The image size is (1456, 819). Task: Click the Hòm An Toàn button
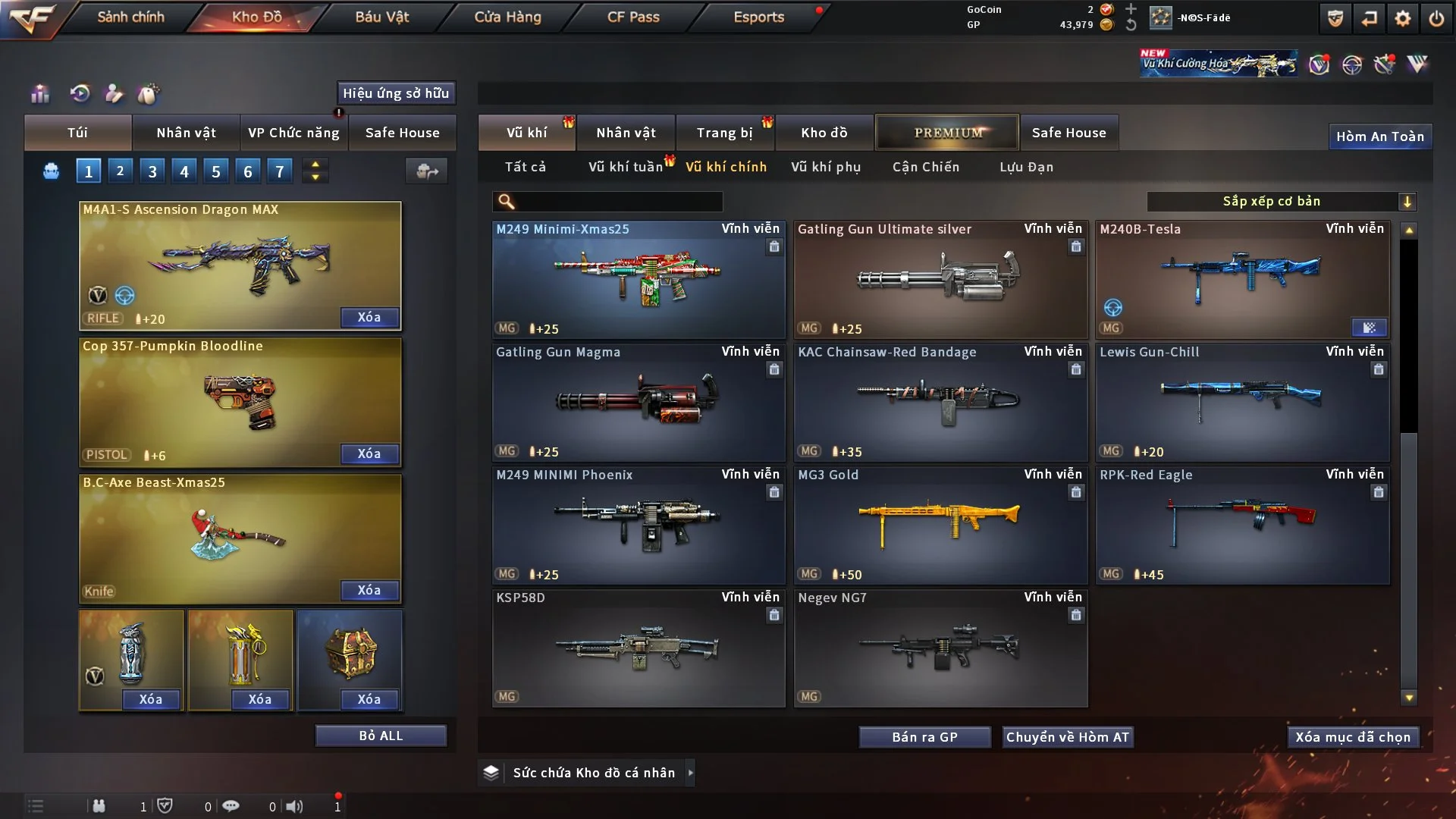click(1379, 136)
